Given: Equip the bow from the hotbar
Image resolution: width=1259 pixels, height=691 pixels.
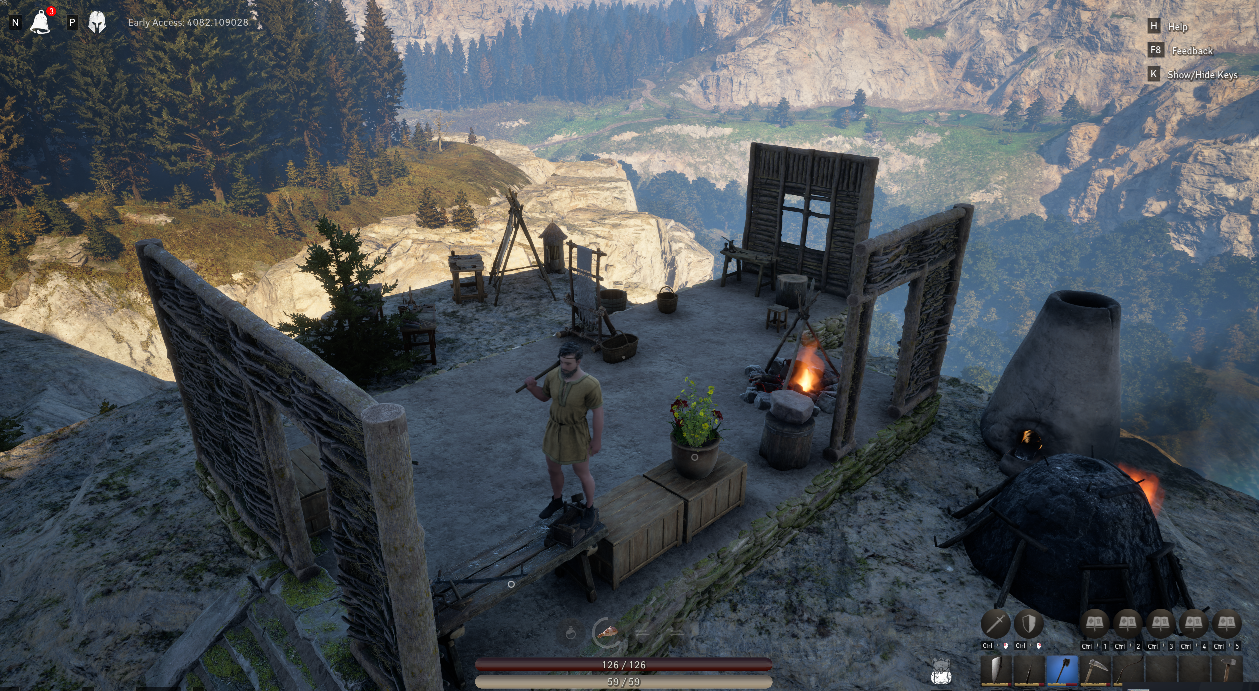Looking at the screenshot, I should pos(1128,669).
